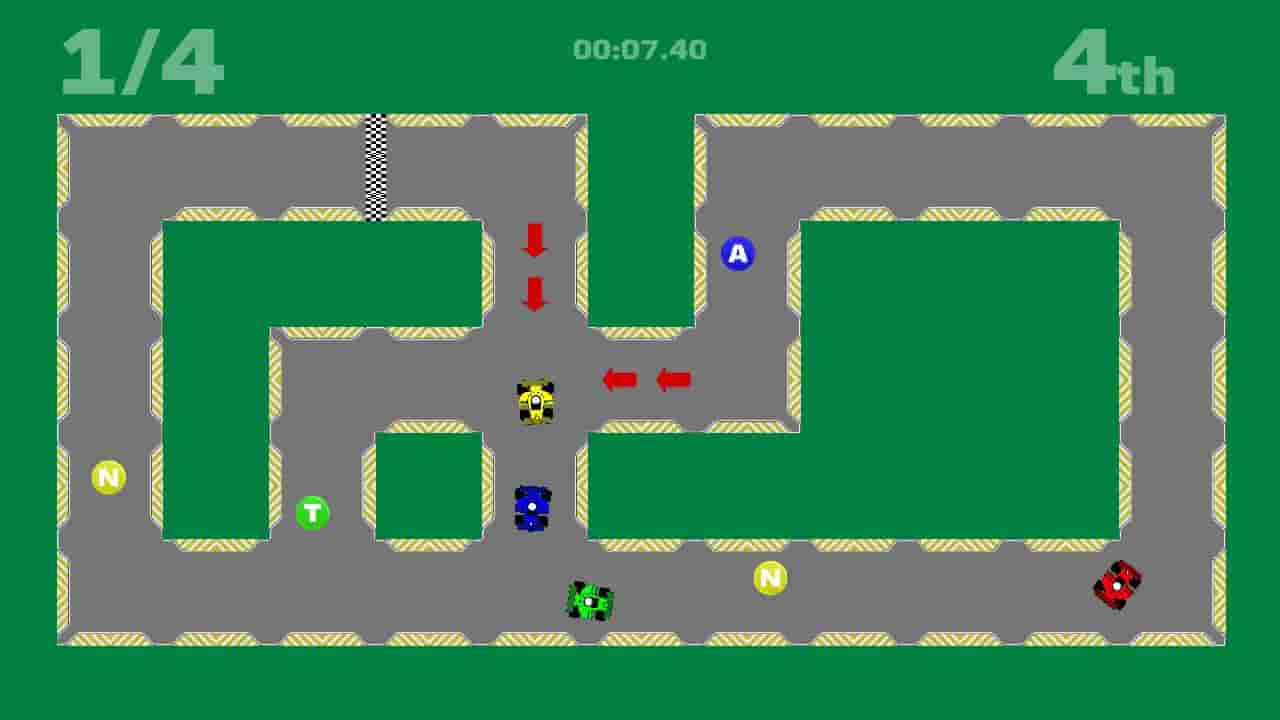Collect the green T power-up
This screenshot has height=720, width=1280.
[312, 512]
